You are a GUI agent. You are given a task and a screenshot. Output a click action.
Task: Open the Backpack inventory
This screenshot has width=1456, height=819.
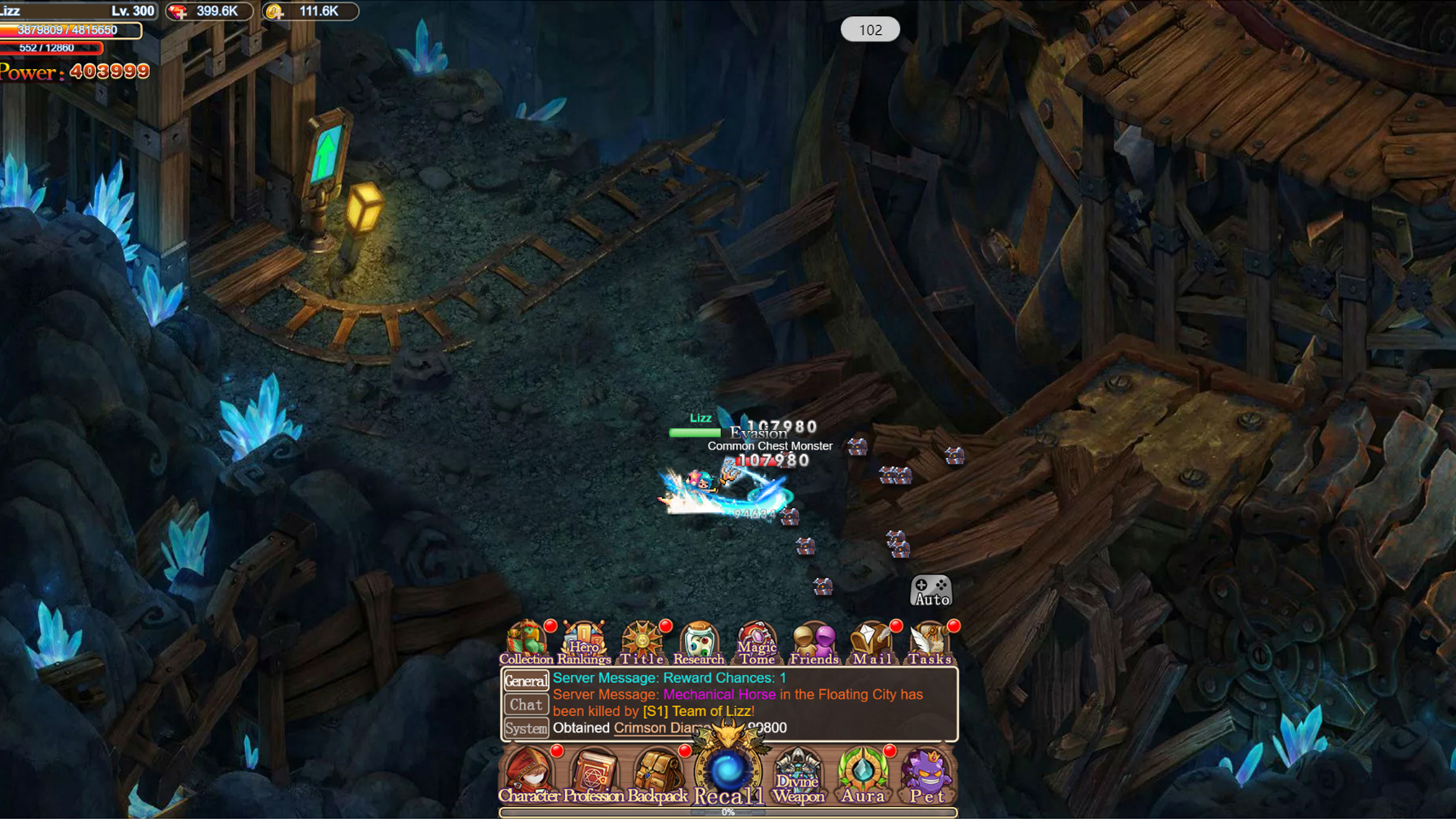pyautogui.click(x=658, y=771)
